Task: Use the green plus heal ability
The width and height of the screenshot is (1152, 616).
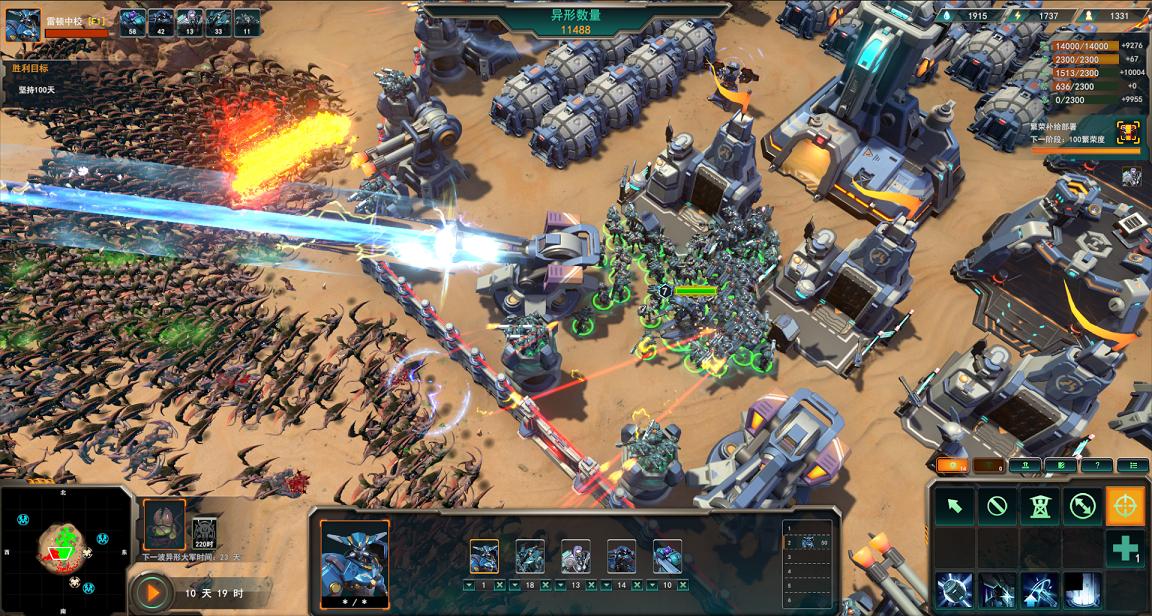Action: coord(1125,549)
